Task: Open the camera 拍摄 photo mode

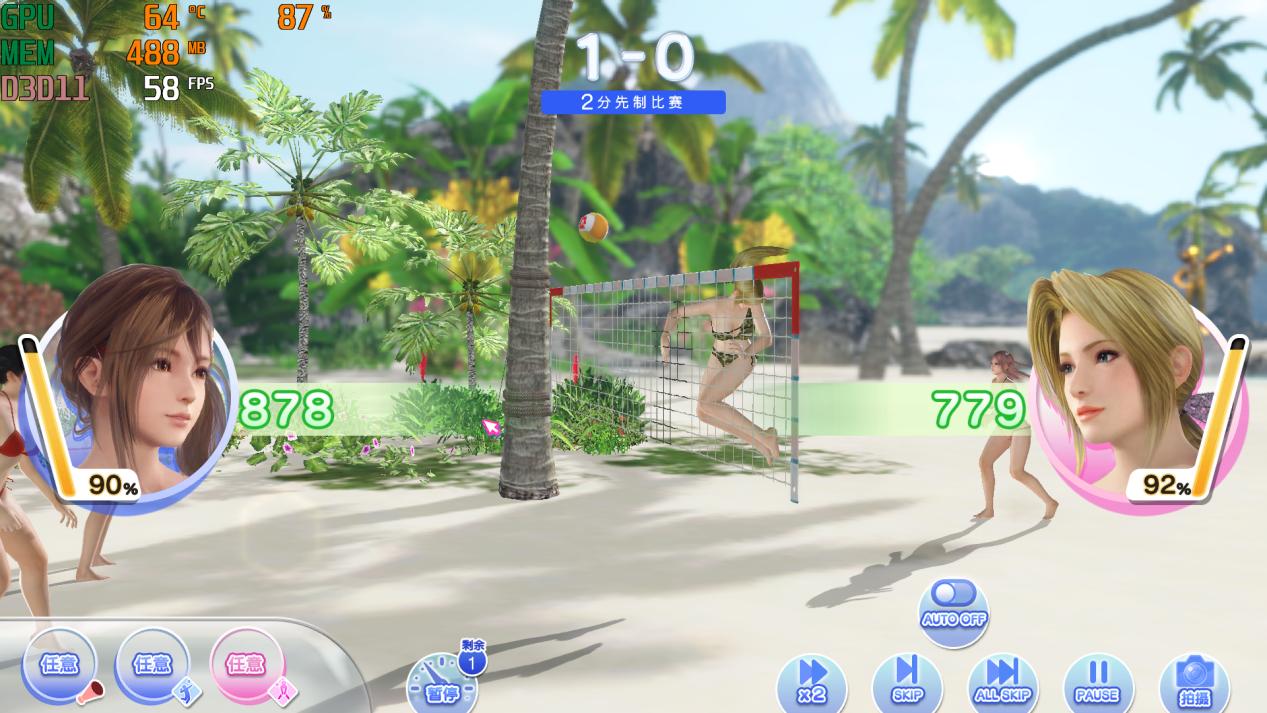Action: [x=1194, y=681]
